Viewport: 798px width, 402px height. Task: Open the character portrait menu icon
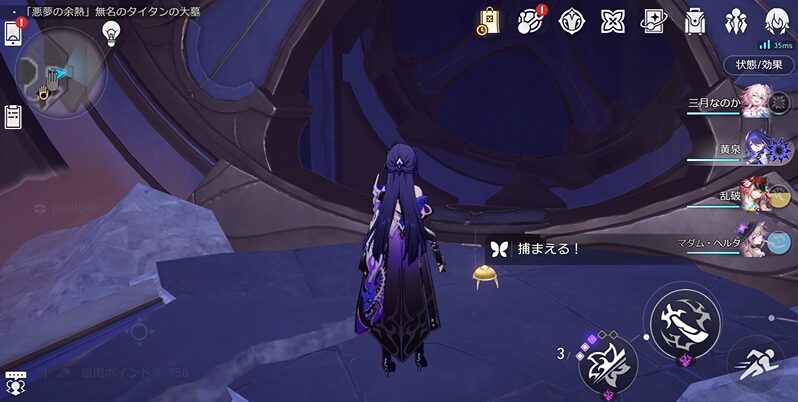(777, 20)
